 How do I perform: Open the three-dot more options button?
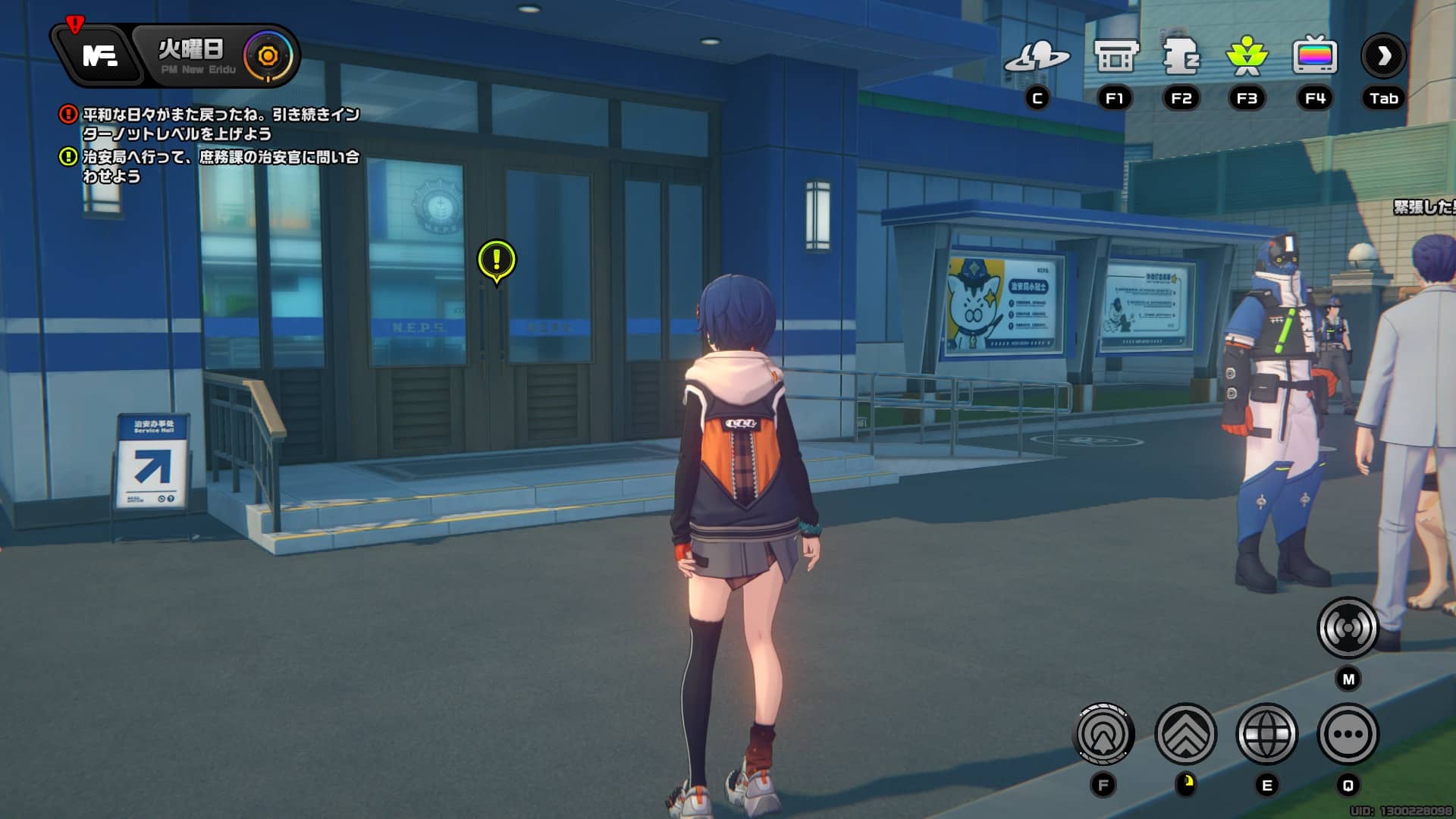(x=1348, y=734)
